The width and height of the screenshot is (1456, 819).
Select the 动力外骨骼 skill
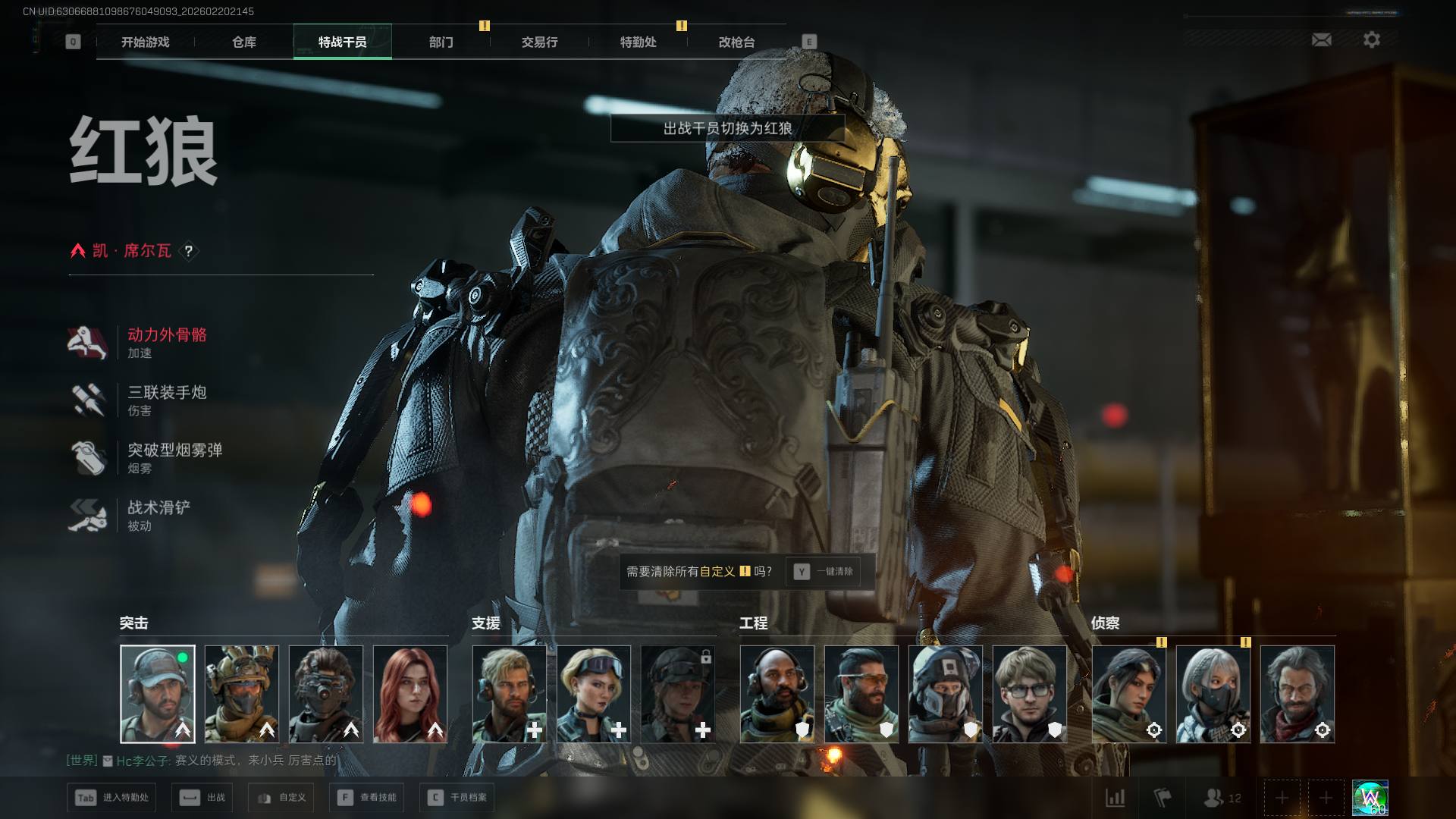(x=167, y=343)
